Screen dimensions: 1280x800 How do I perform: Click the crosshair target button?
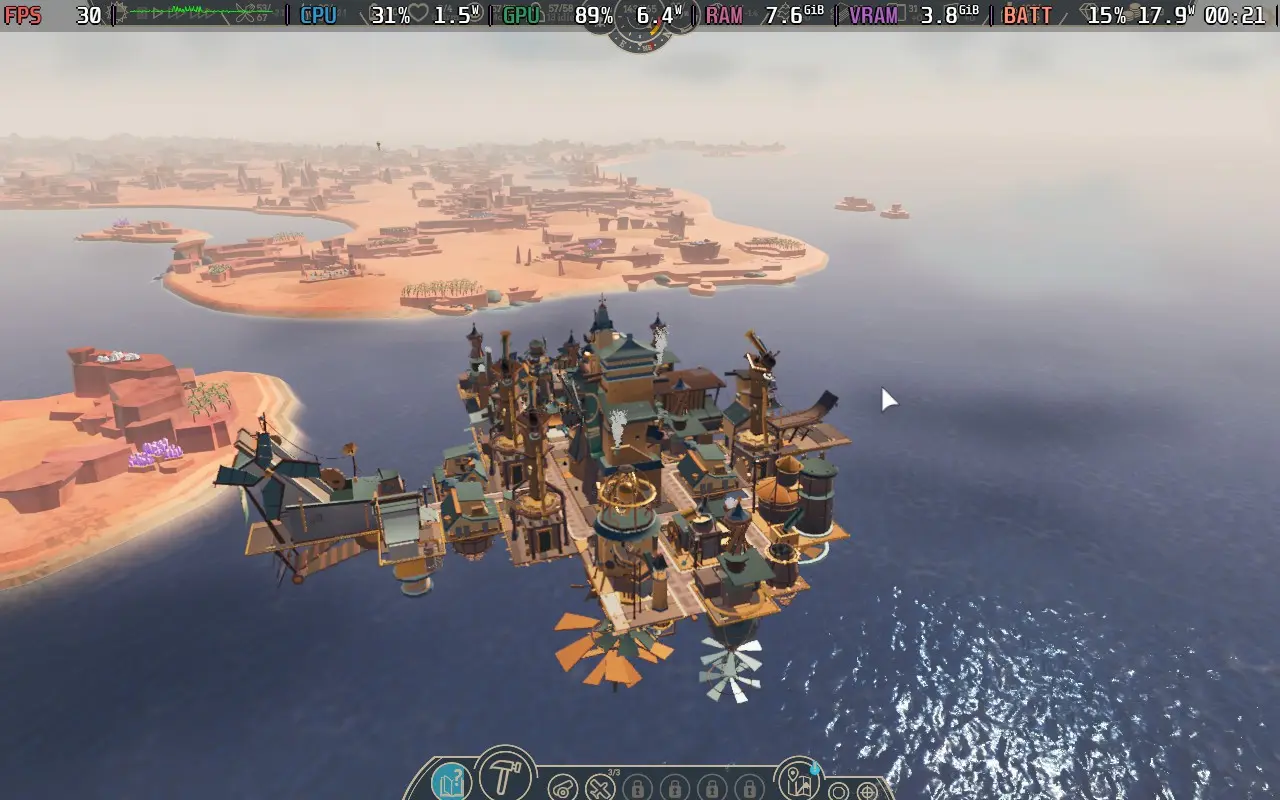[x=867, y=791]
